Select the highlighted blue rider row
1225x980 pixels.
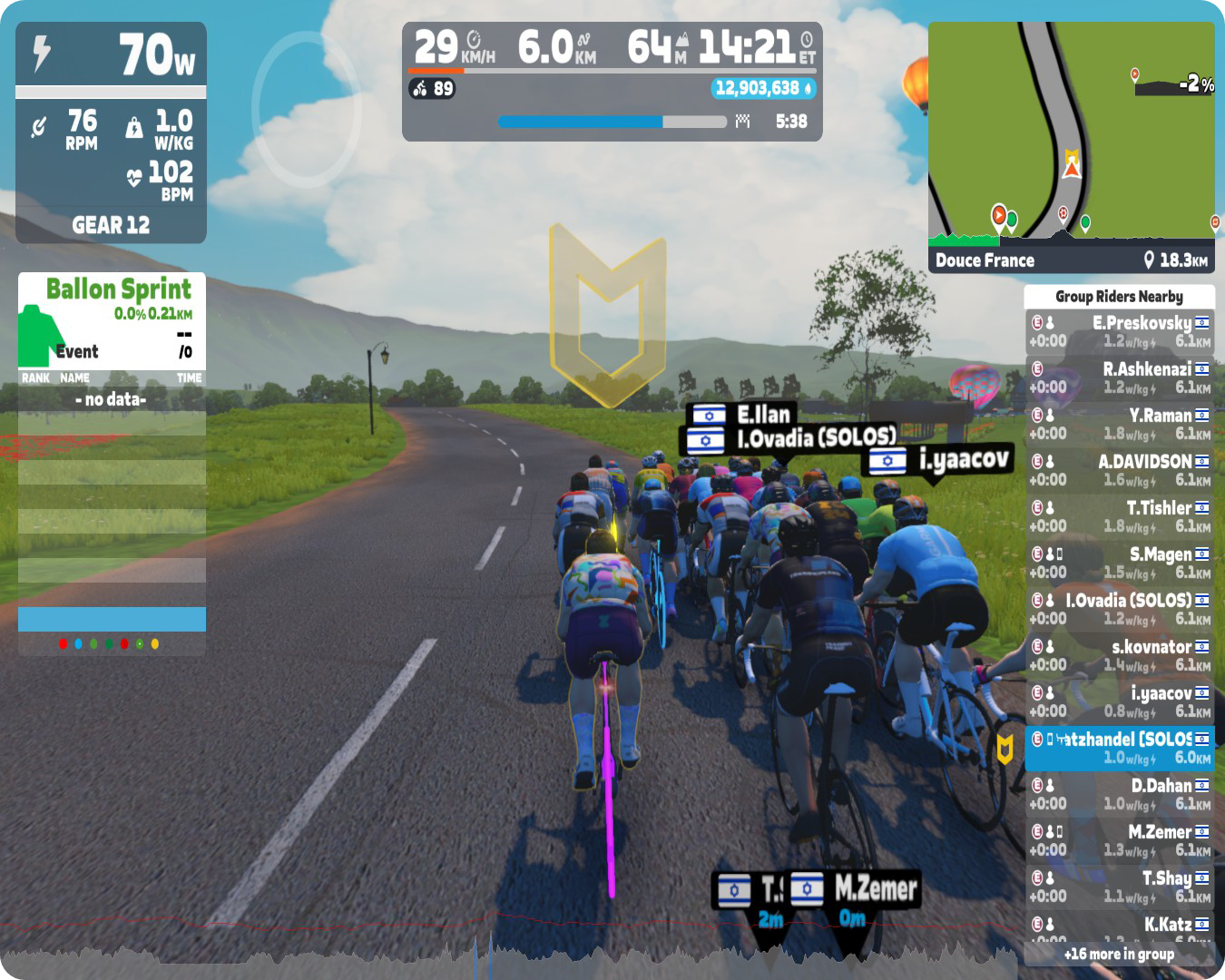[x=1119, y=749]
